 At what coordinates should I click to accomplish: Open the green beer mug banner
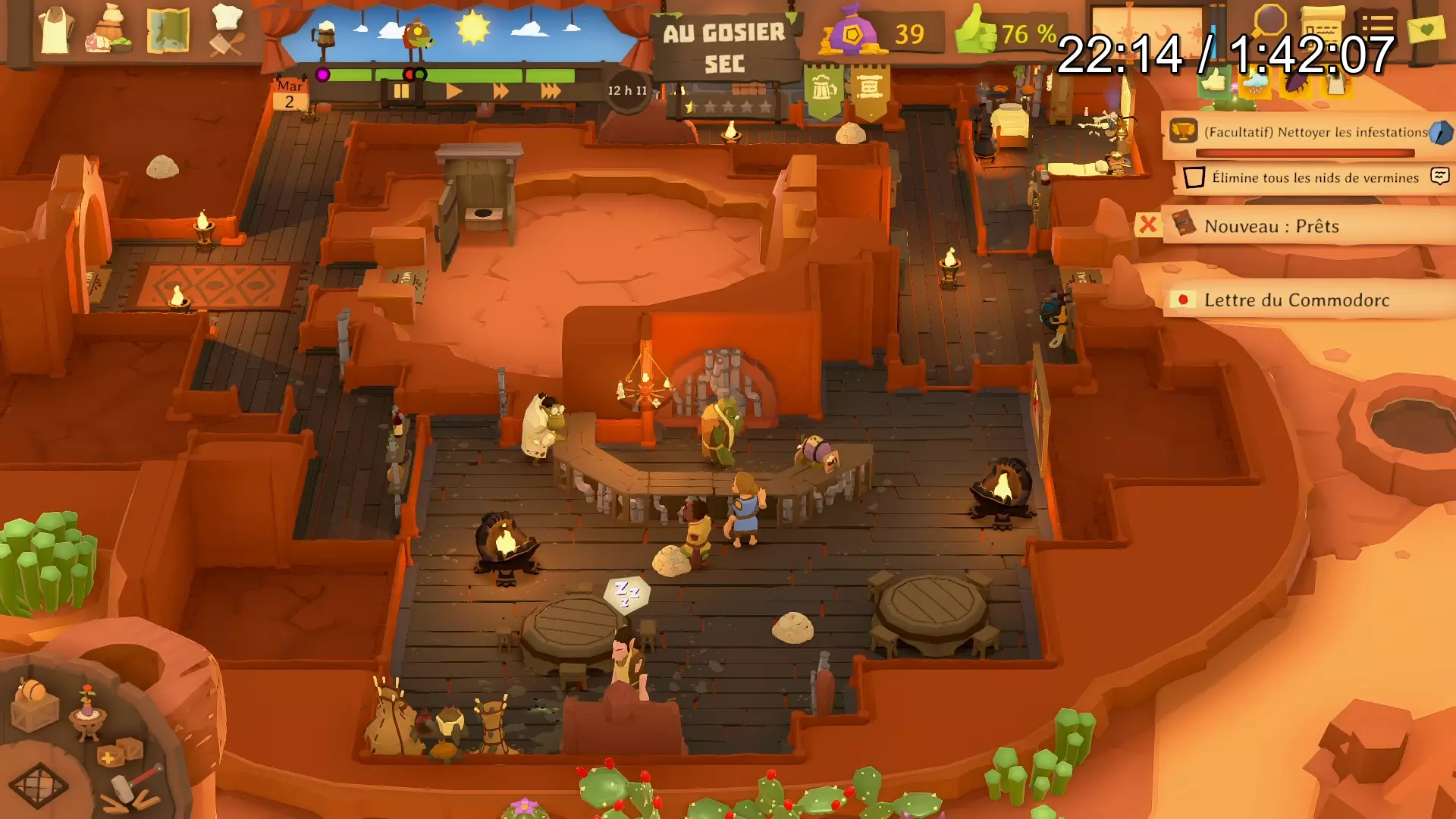coord(824,91)
